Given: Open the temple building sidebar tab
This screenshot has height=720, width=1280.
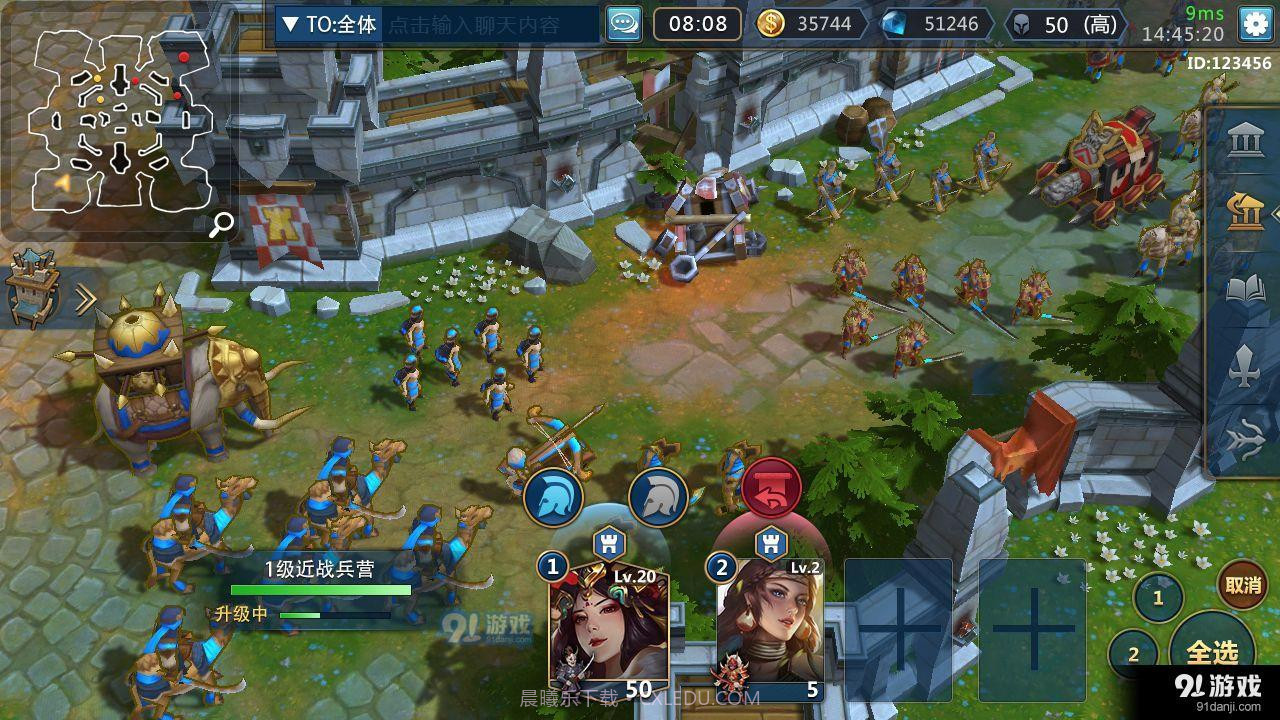Looking at the screenshot, I should pos(1245,140).
